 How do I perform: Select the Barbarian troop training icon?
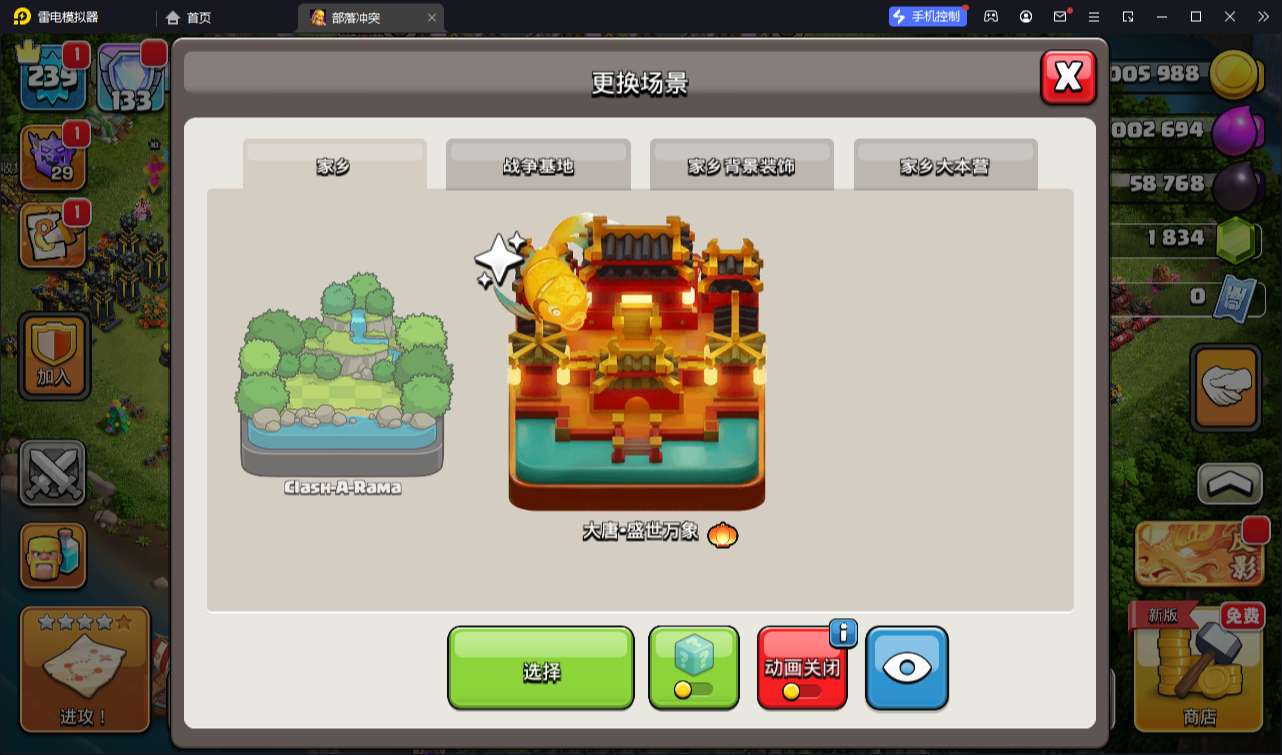pyautogui.click(x=53, y=557)
